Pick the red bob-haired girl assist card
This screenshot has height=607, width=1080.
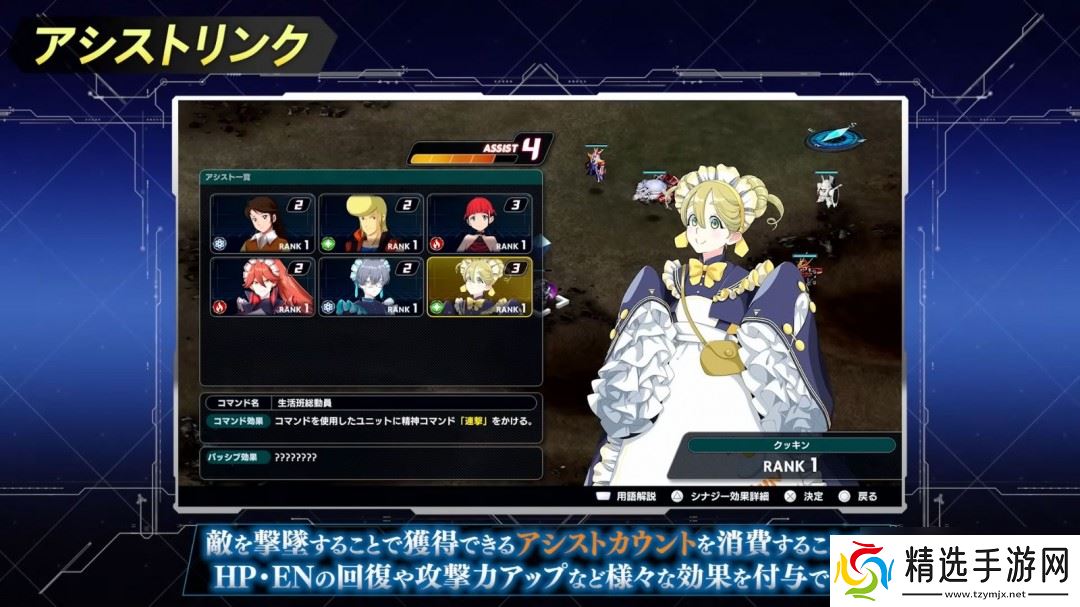point(479,223)
